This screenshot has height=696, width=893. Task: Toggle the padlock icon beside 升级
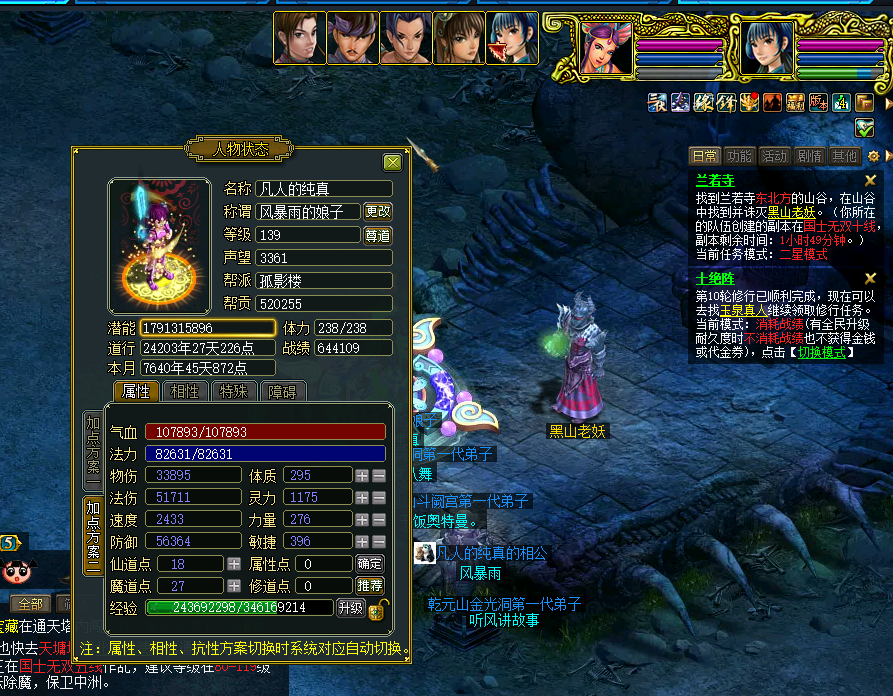[x=378, y=609]
